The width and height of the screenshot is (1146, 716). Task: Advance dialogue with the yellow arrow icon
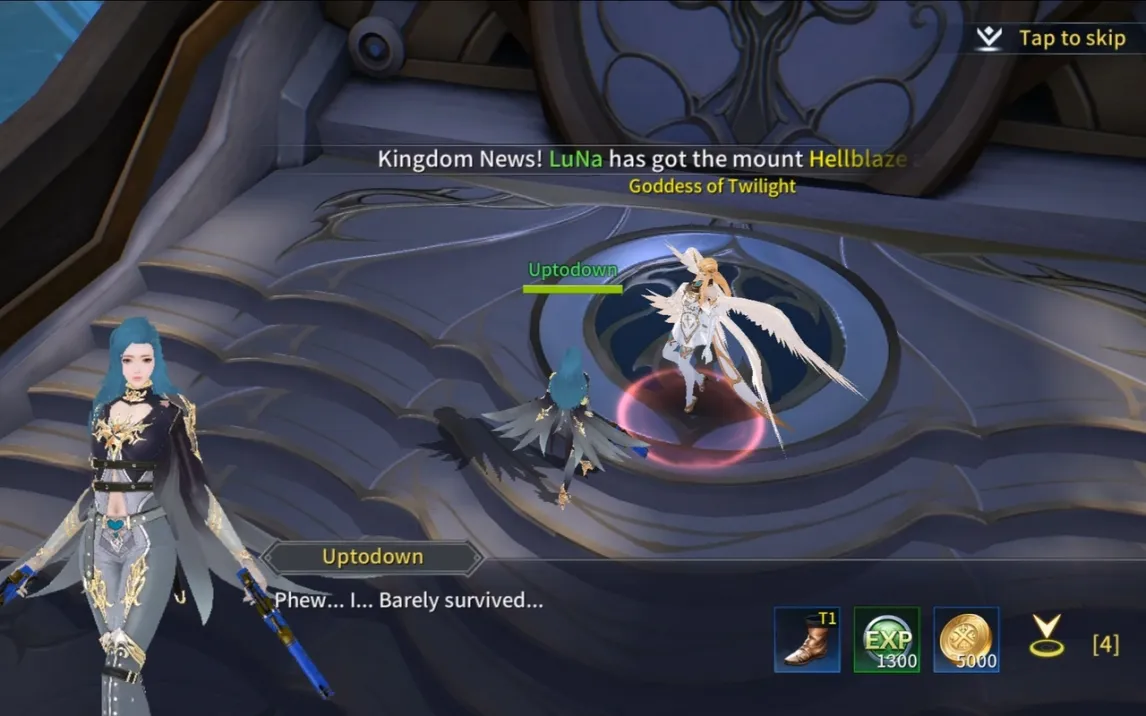pos(1046,636)
